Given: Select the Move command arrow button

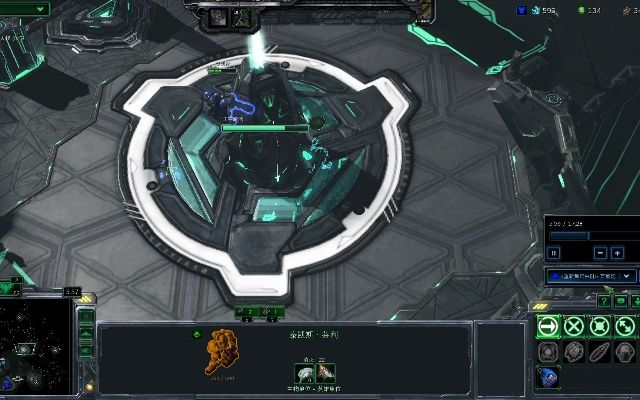Looking at the screenshot, I should coord(548,325).
